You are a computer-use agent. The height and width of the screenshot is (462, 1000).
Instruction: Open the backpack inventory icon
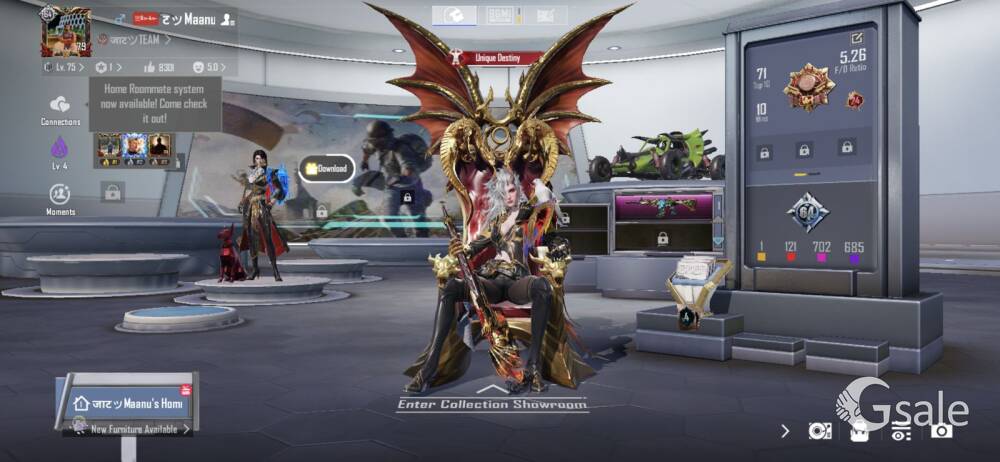point(859,431)
